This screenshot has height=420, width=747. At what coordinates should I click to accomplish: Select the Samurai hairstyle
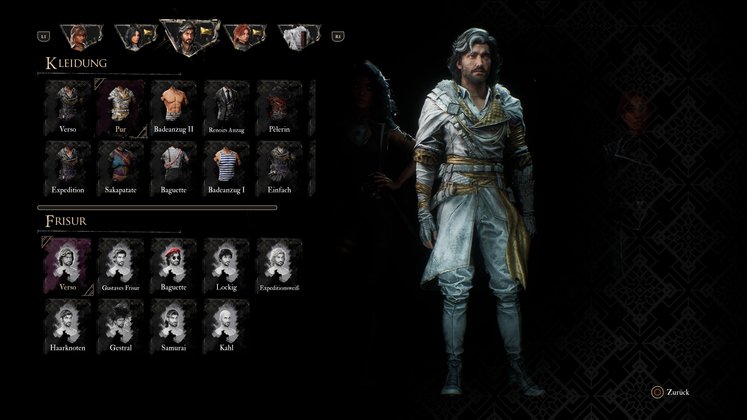(172, 320)
